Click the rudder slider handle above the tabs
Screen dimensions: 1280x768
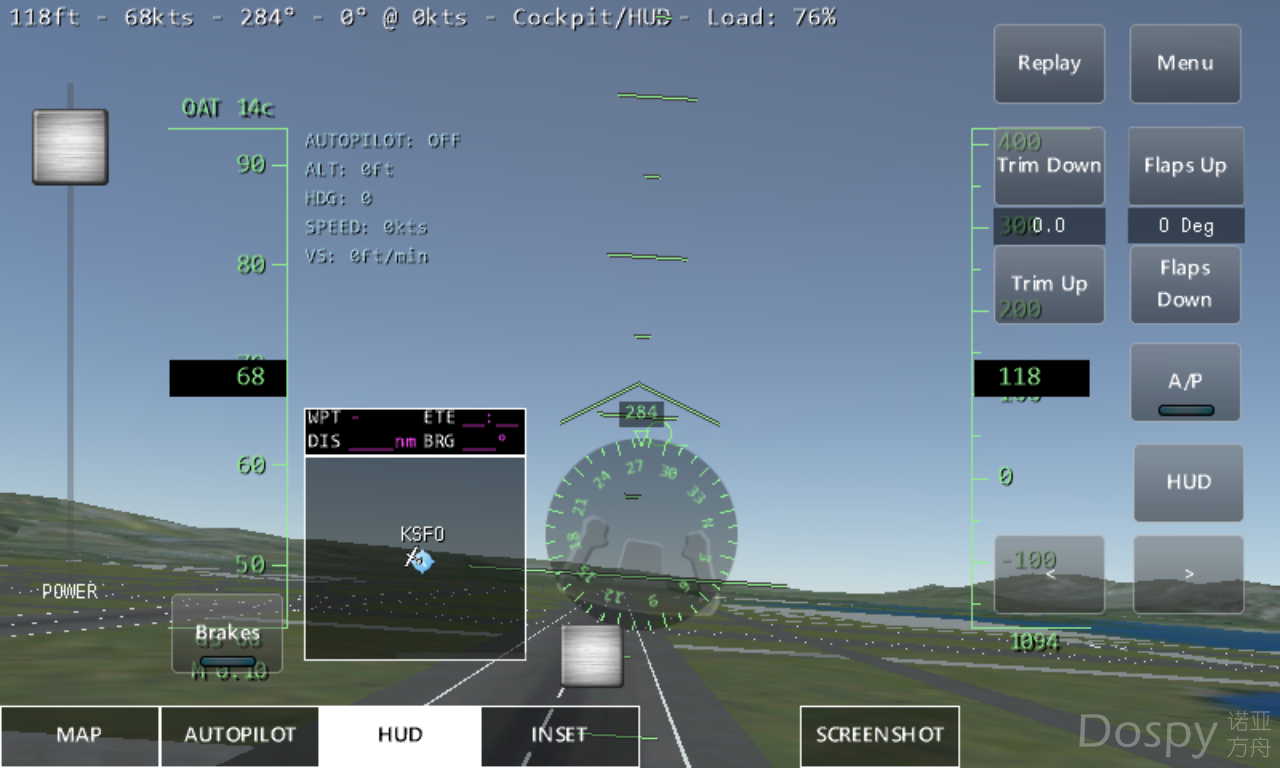click(x=592, y=656)
